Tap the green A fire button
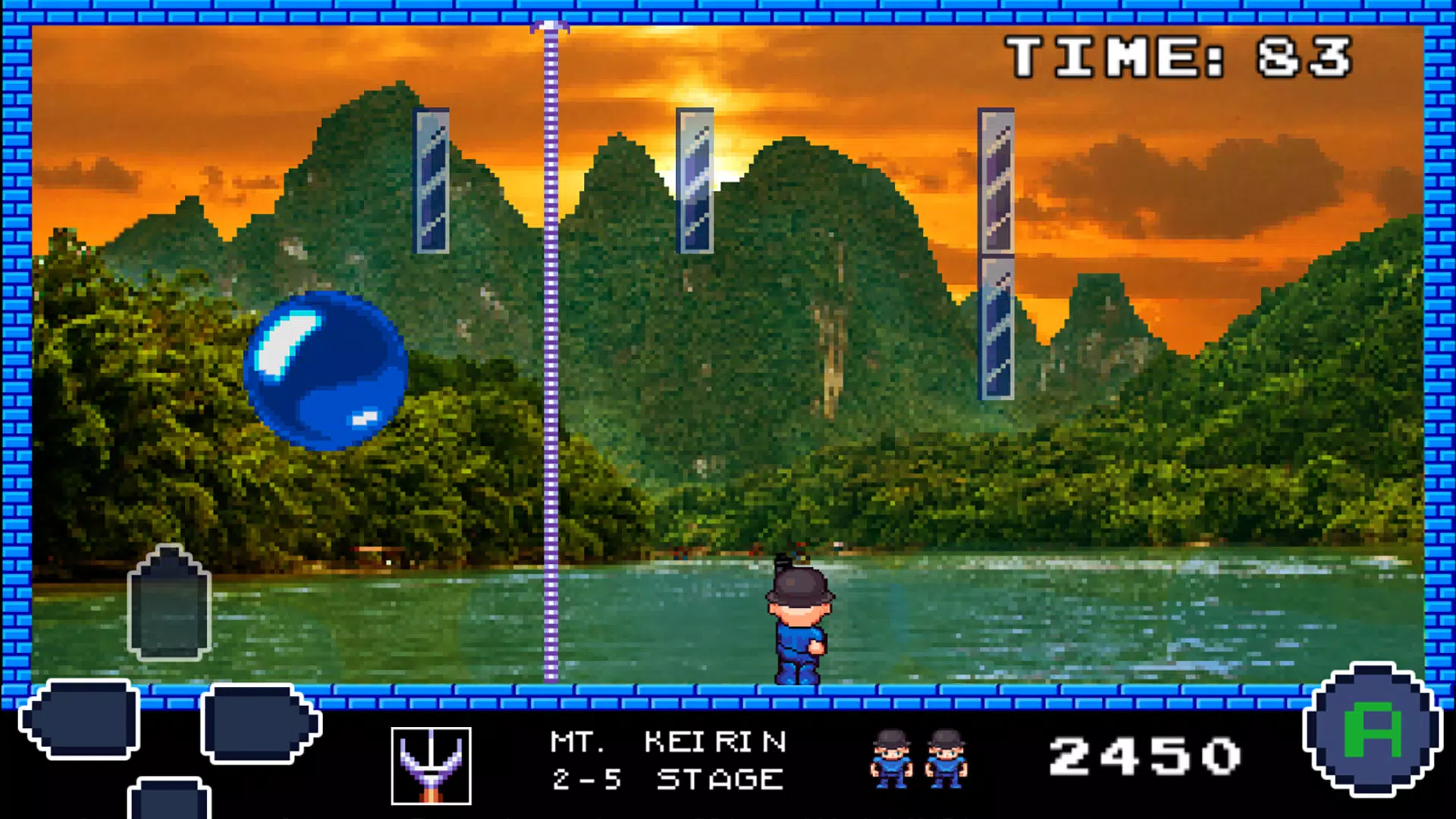 pyautogui.click(x=1372, y=730)
